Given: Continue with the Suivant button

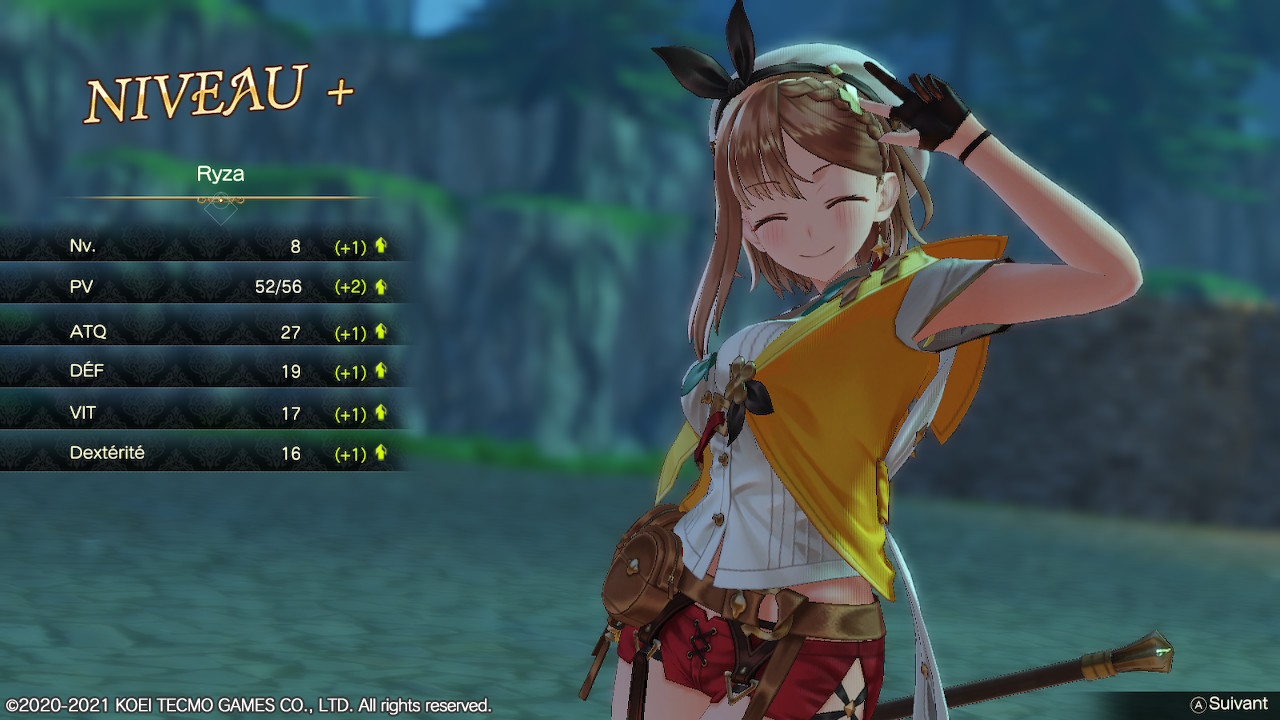Looking at the screenshot, I should click(x=1229, y=704).
